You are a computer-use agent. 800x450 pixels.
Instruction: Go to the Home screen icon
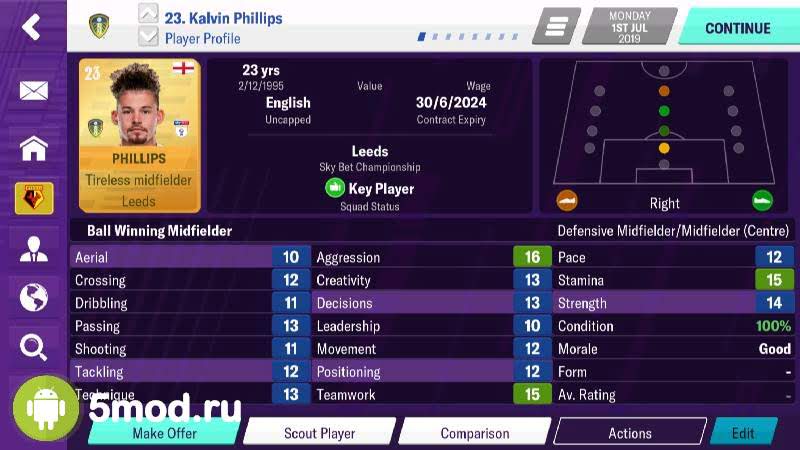pos(34,146)
